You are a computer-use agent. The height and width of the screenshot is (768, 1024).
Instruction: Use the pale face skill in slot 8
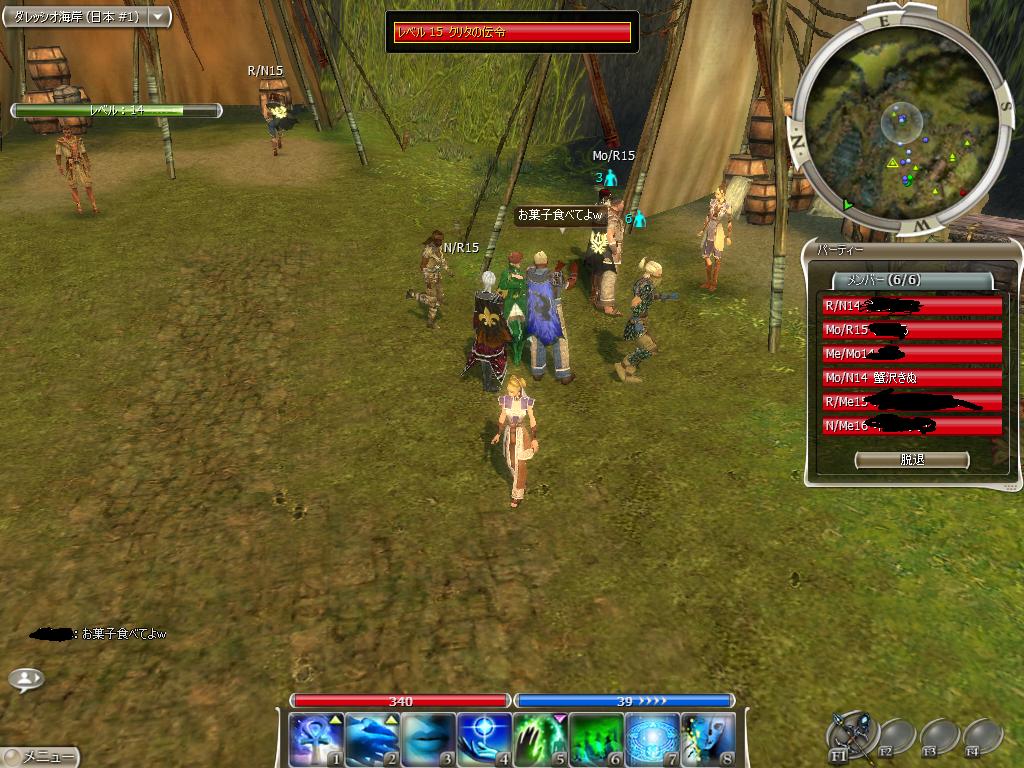click(708, 739)
